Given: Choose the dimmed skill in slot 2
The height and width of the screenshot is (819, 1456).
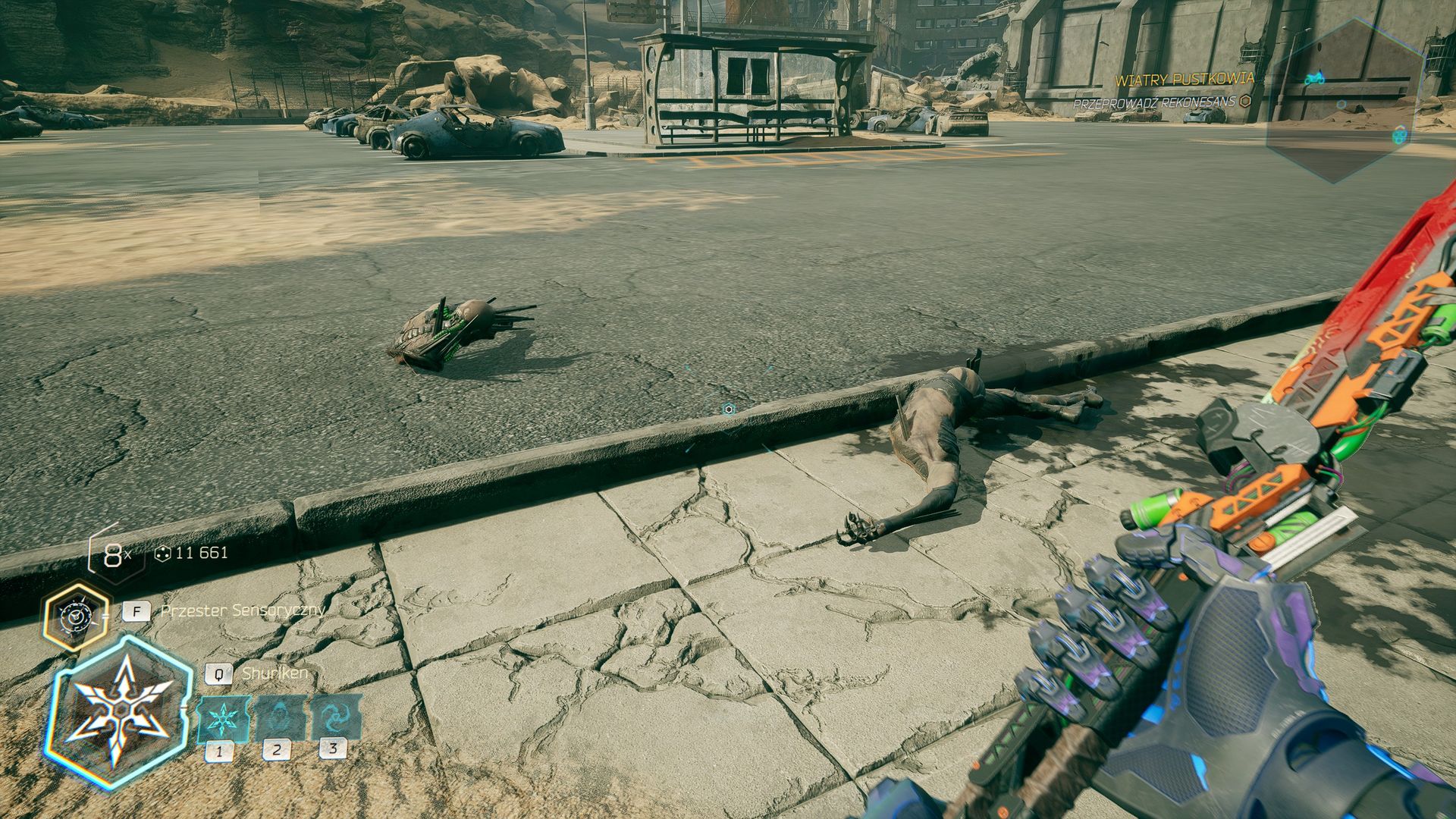Looking at the screenshot, I should point(279,717).
